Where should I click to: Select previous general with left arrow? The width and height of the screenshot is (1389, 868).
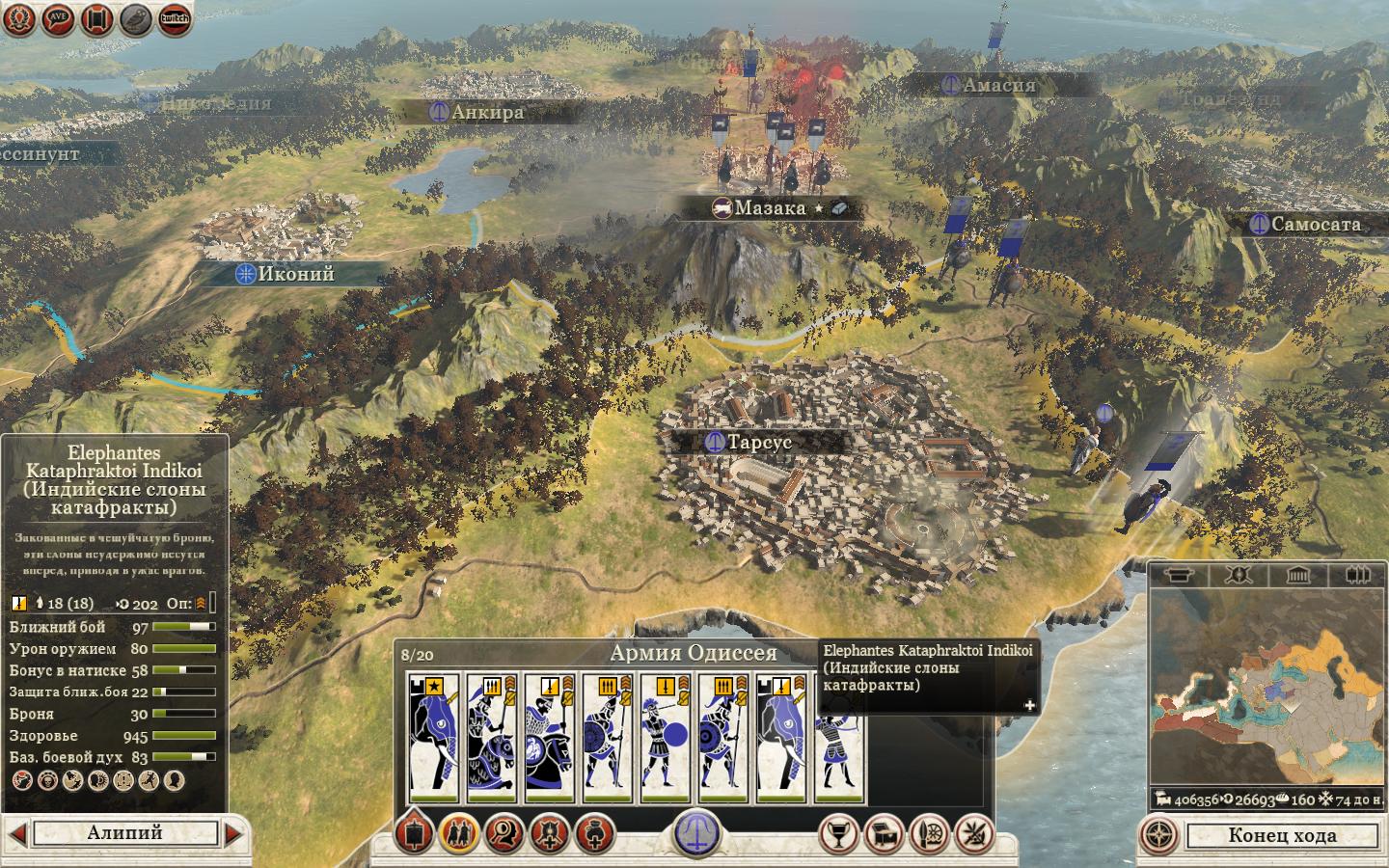(16, 833)
